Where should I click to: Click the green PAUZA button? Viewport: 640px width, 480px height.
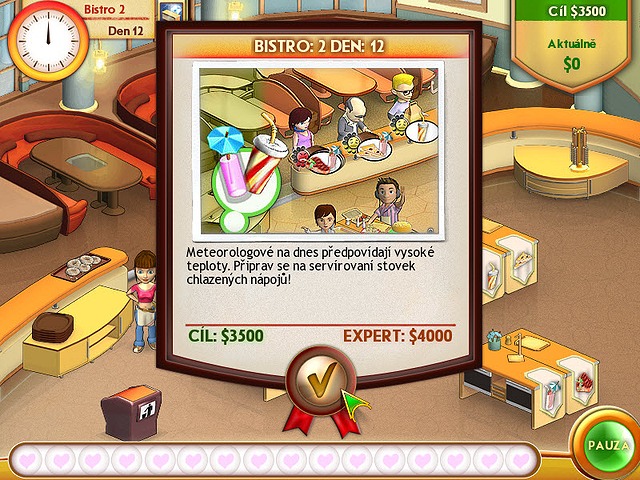606,444
